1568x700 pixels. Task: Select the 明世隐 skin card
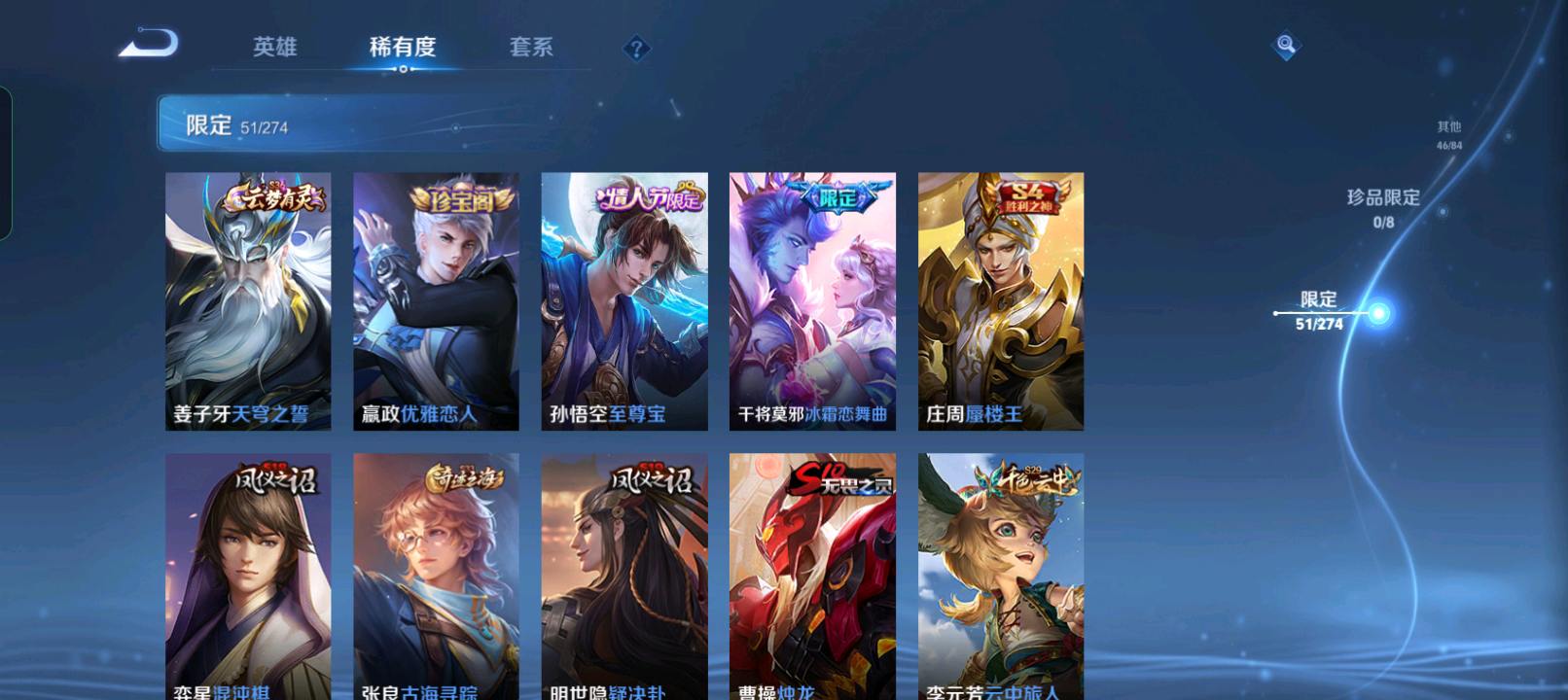(624, 576)
